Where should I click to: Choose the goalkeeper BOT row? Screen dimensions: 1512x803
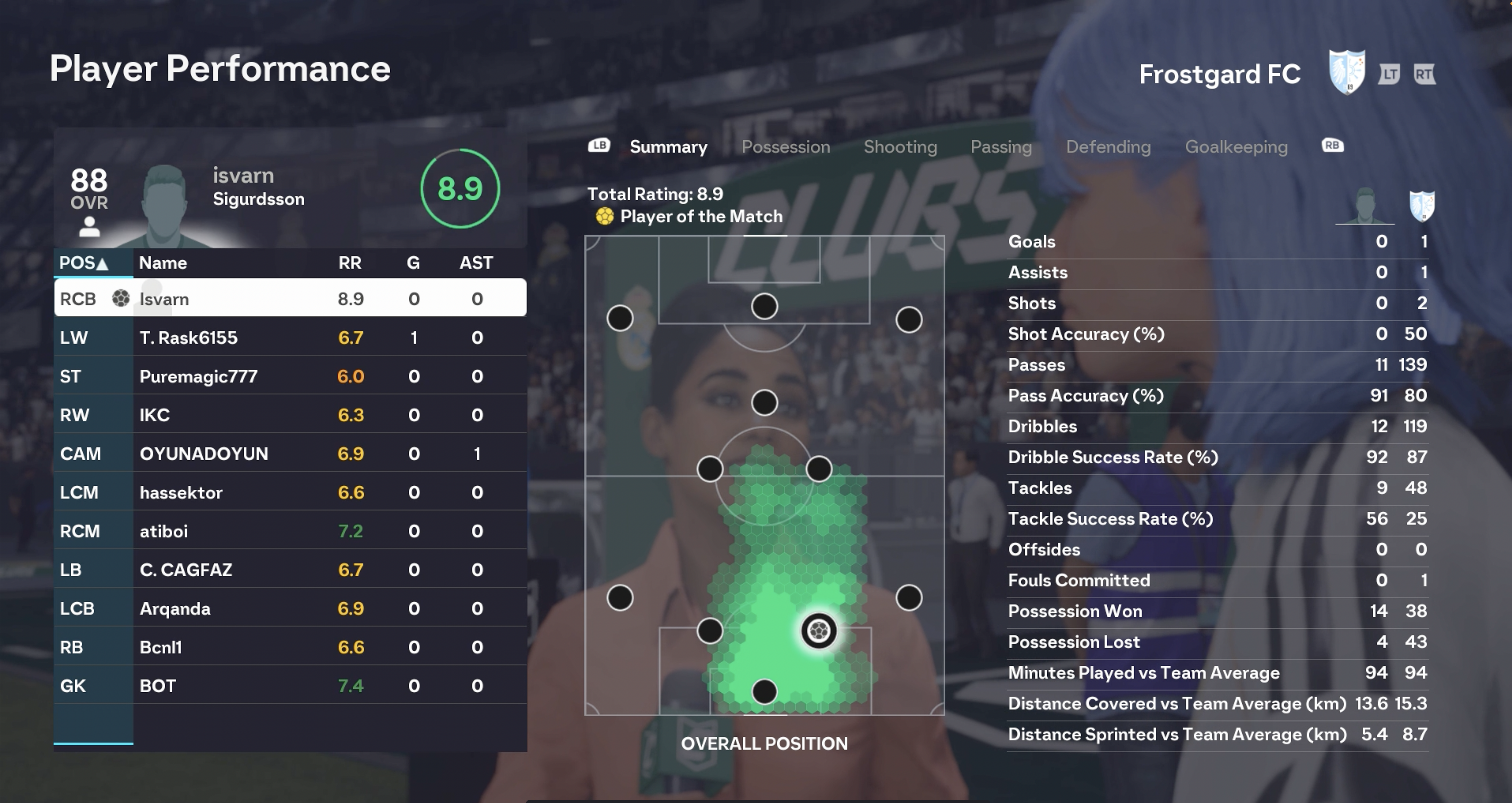click(x=290, y=686)
